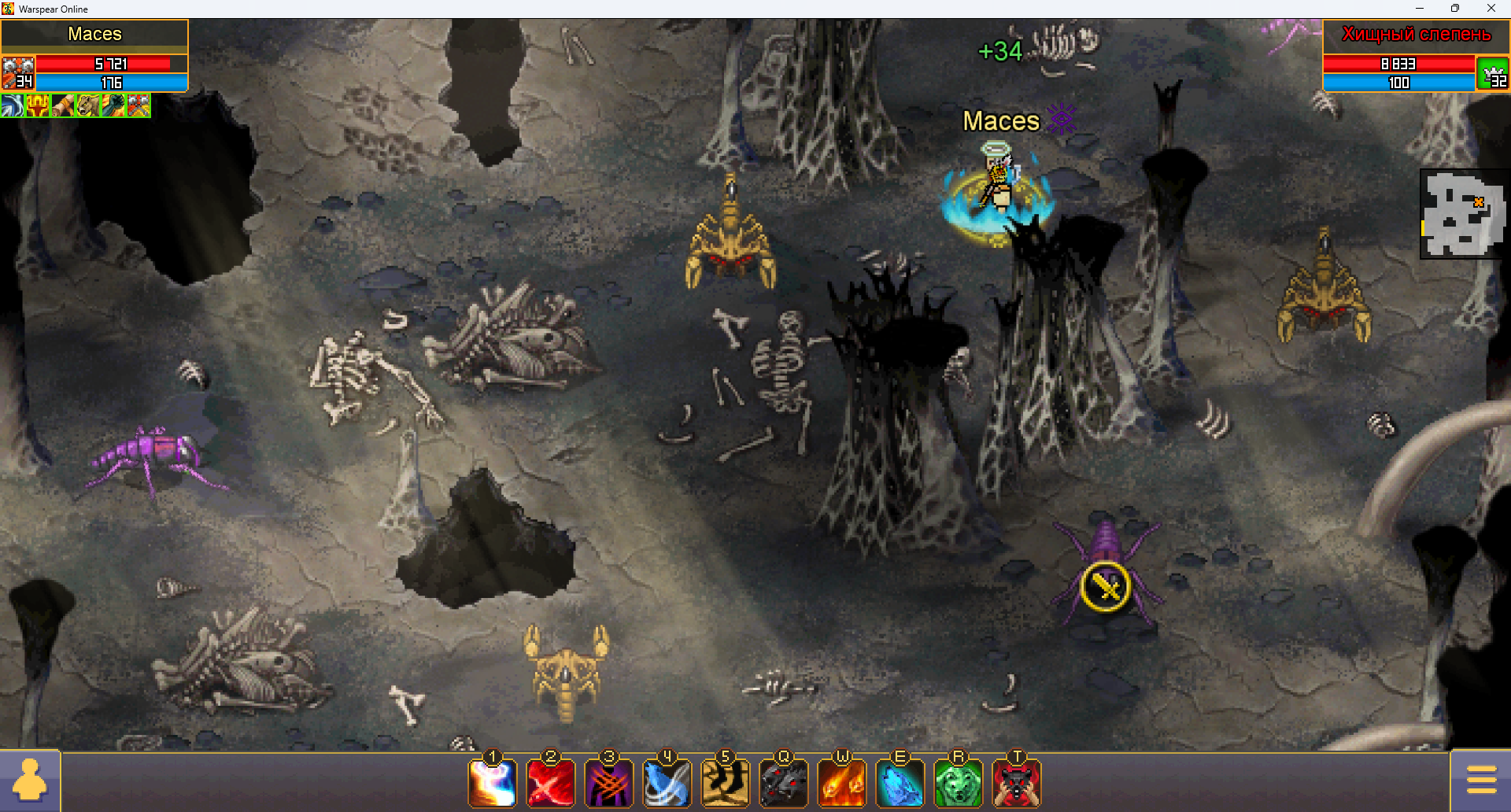1511x812 pixels.
Task: Use the red crossed slash skill
Action: tap(551, 784)
